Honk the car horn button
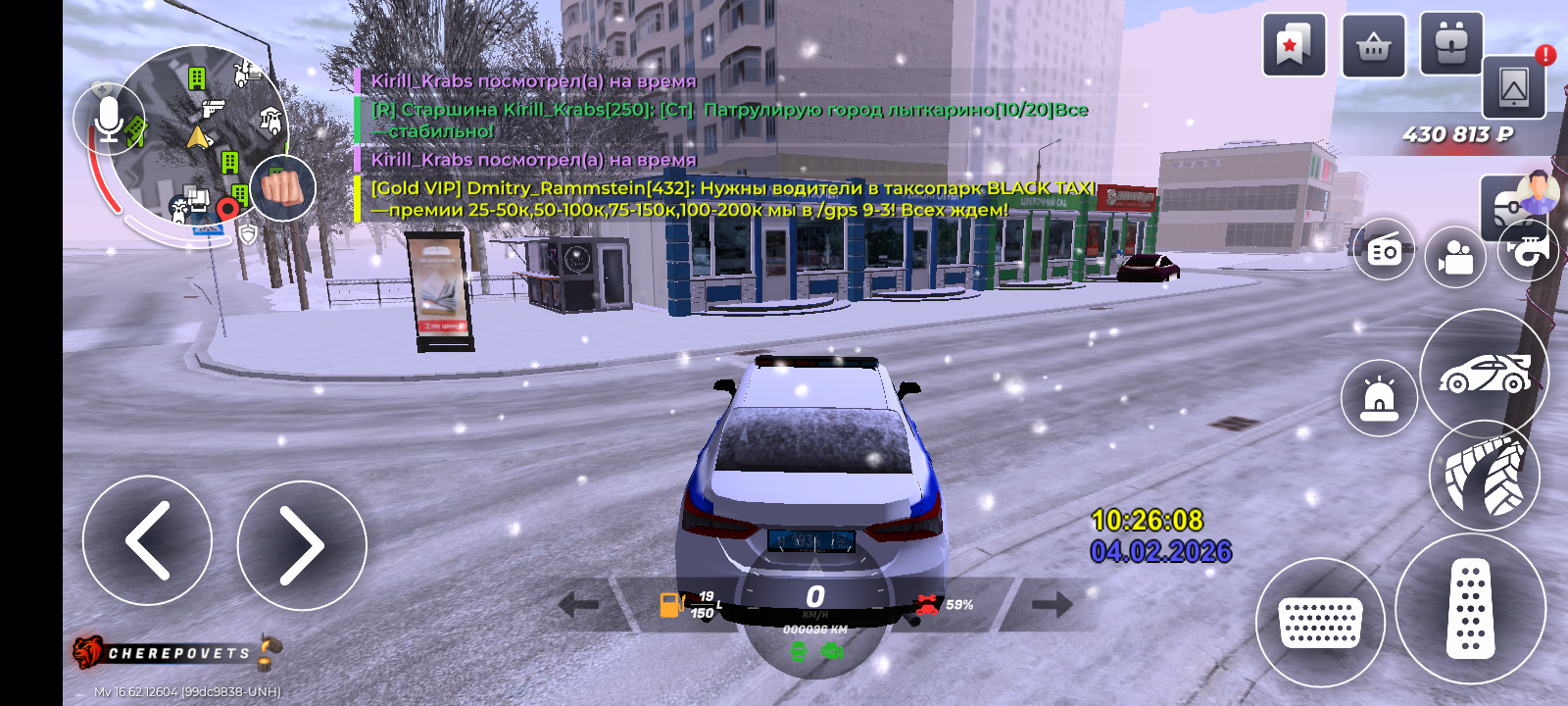 [x=1530, y=251]
